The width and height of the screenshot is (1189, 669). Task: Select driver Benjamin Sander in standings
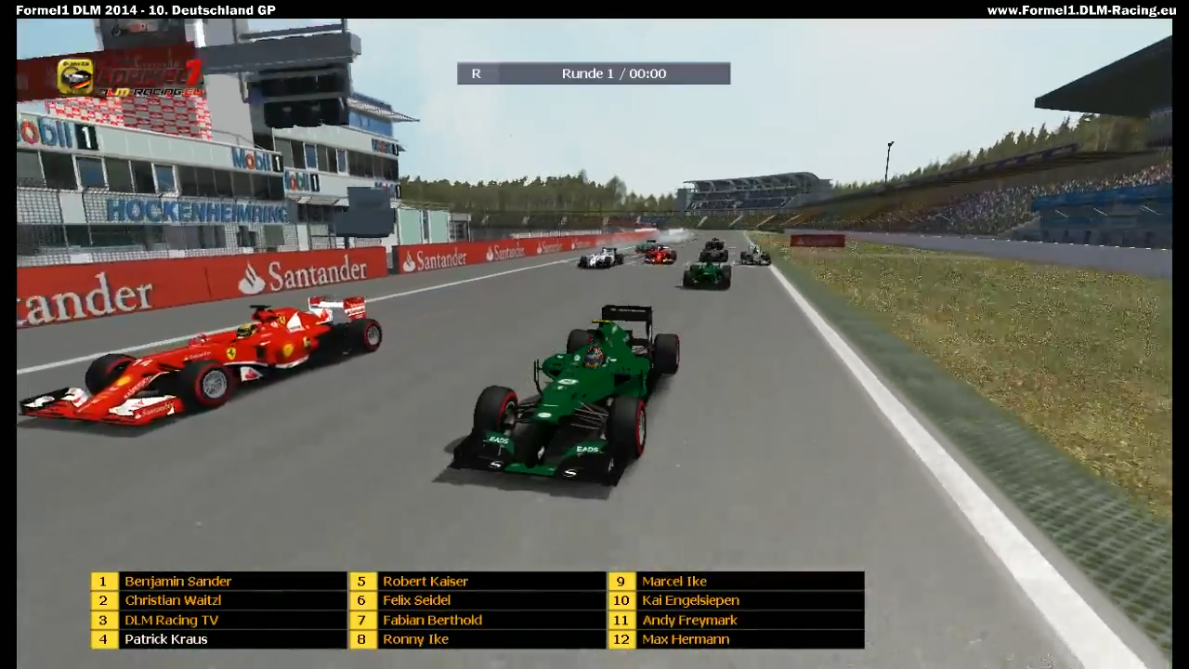pyautogui.click(x=178, y=581)
